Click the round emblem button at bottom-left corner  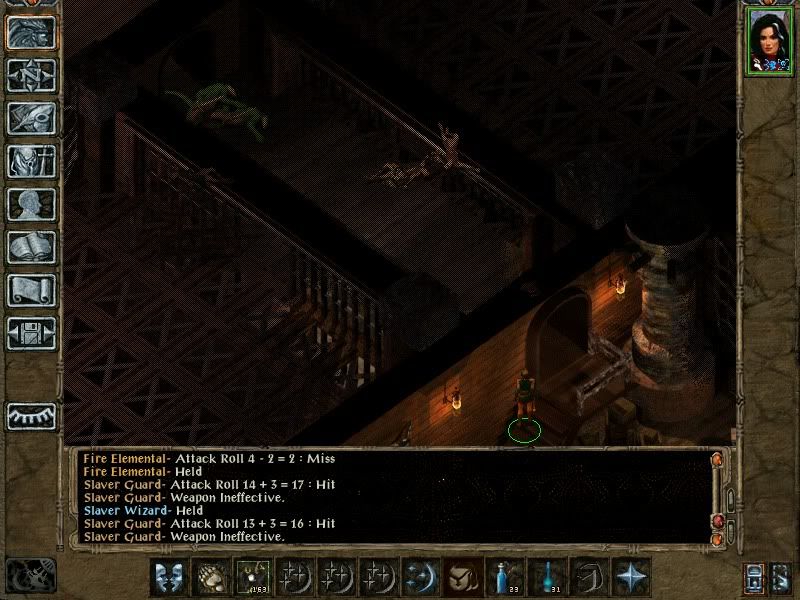click(28, 575)
